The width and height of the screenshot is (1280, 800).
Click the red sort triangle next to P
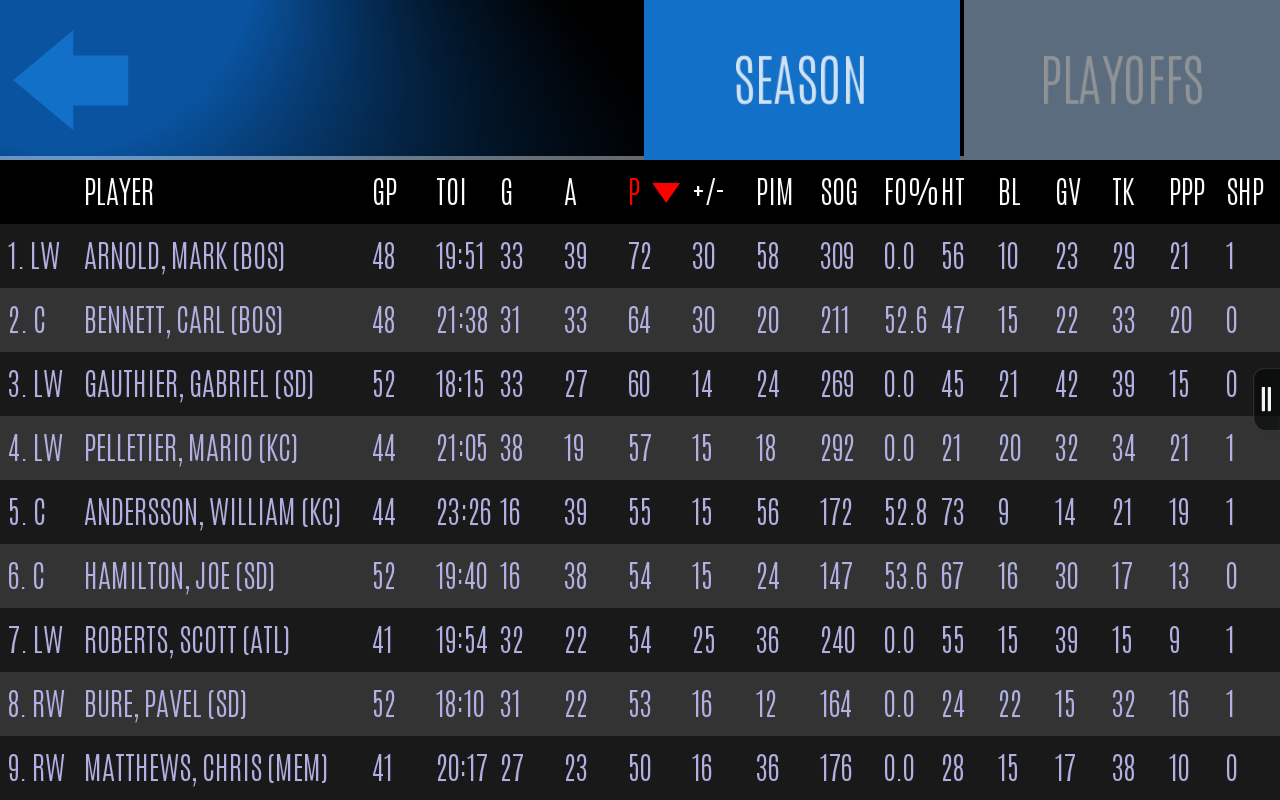click(x=666, y=192)
